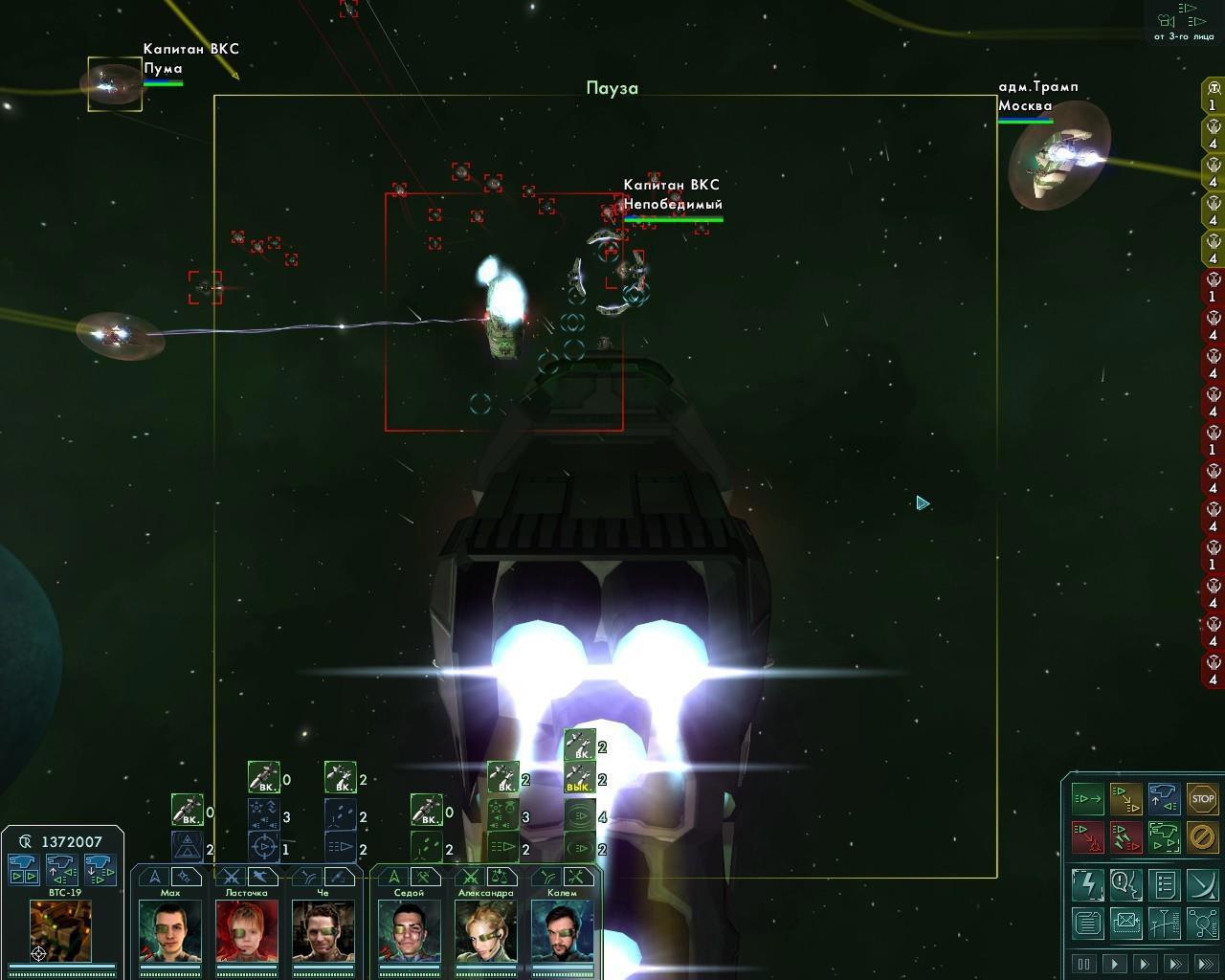Select the yellow prohibition-sign order button
The image size is (1225, 980).
coord(1202,836)
